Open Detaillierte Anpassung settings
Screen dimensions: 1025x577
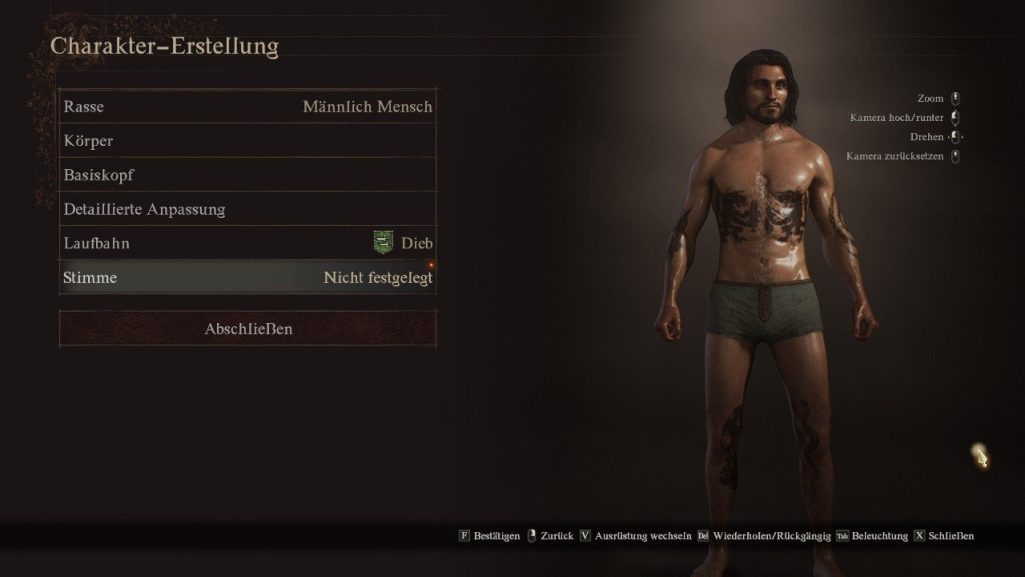click(x=247, y=209)
